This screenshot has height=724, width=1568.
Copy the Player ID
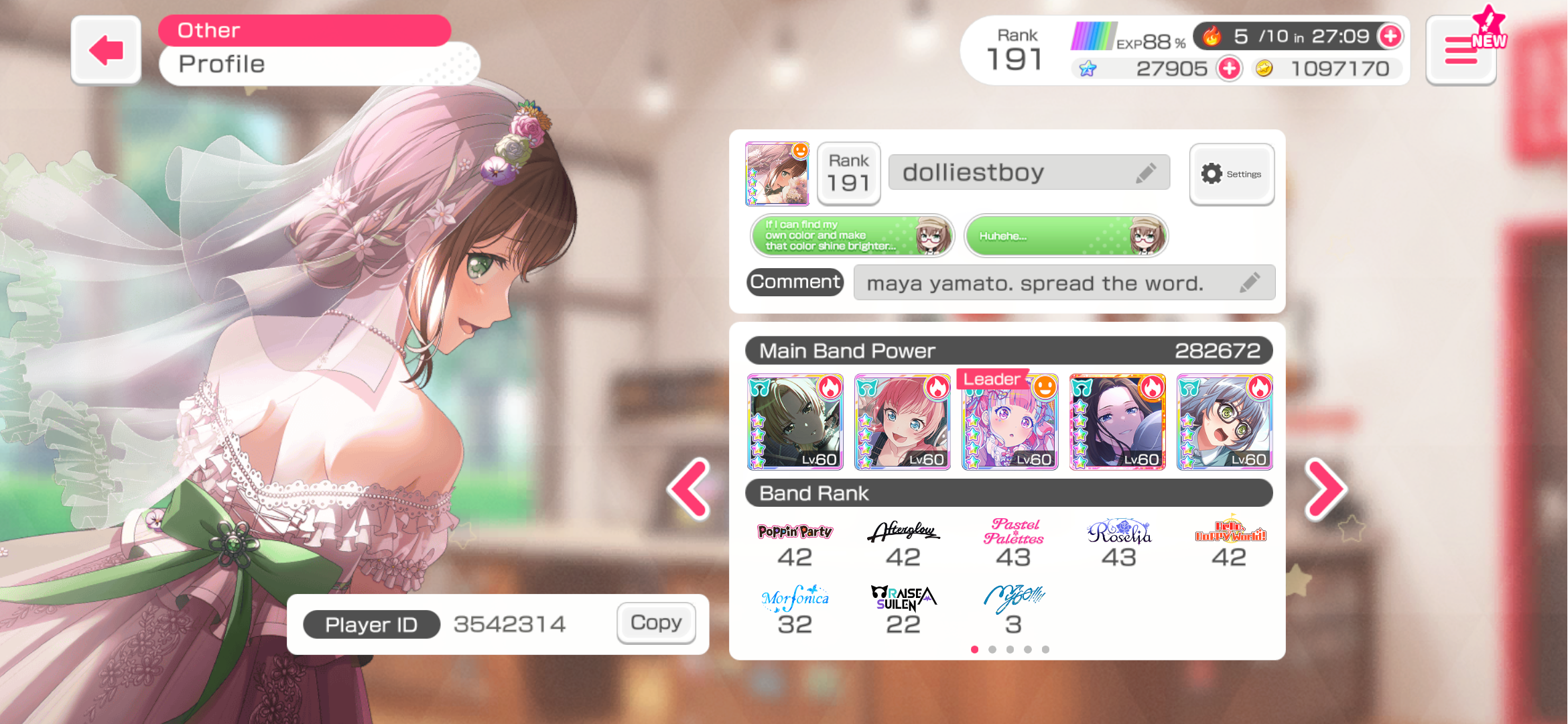click(x=656, y=623)
